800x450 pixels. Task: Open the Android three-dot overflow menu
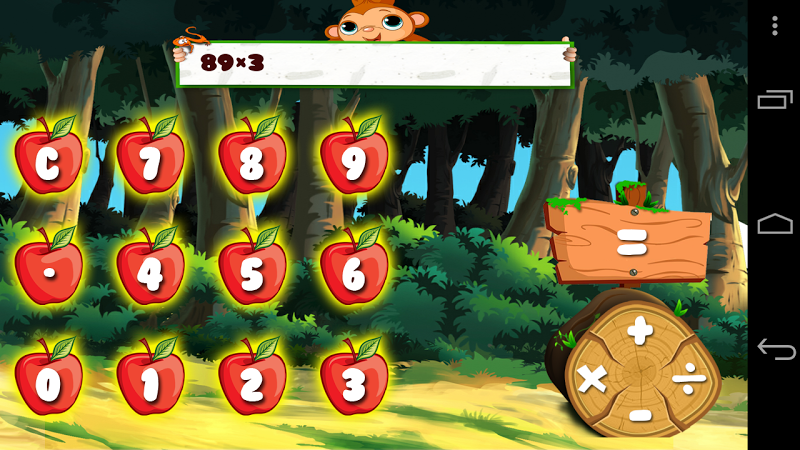[x=775, y=25]
